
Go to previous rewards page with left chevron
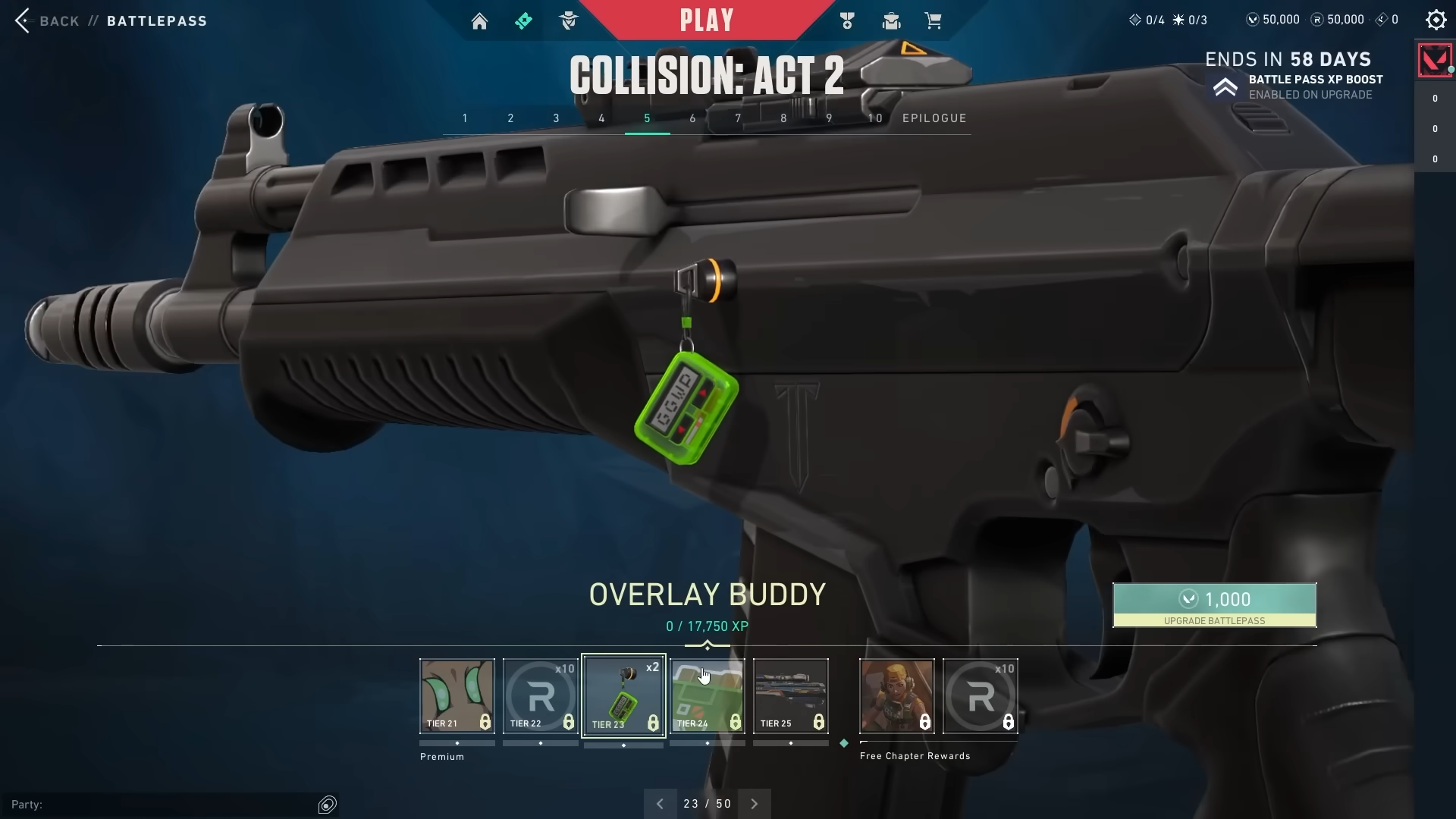tap(660, 803)
